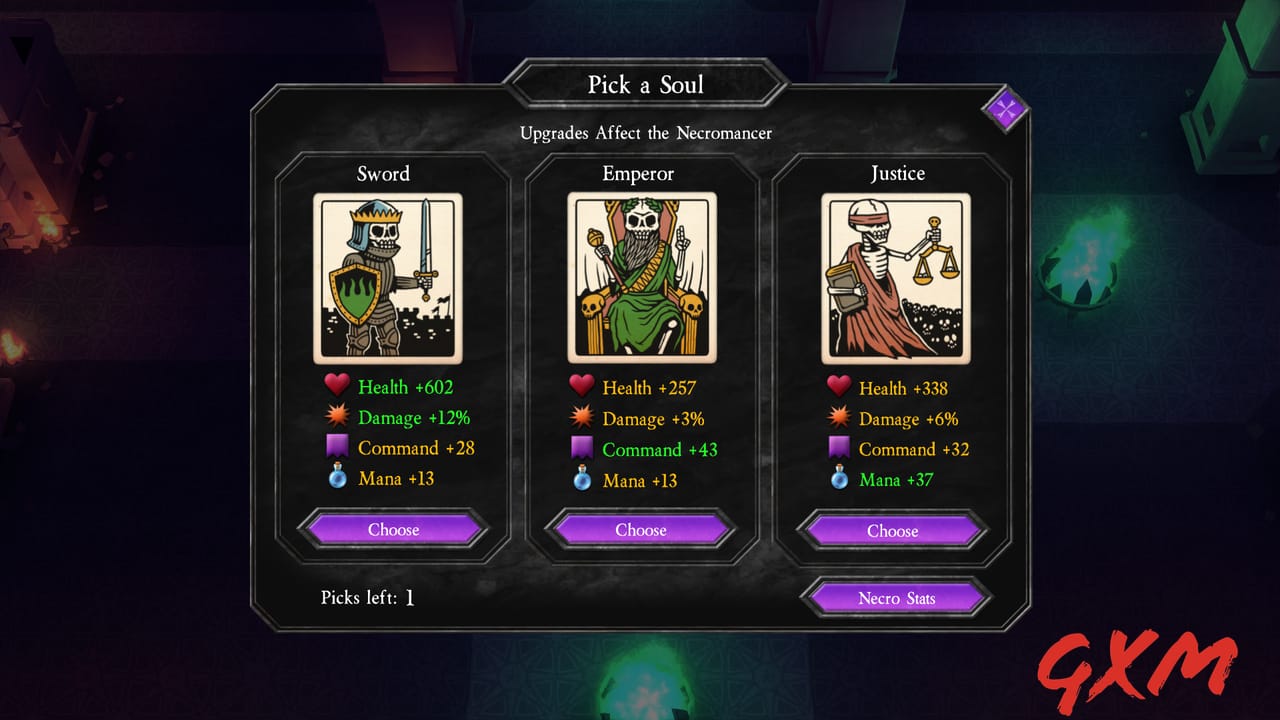Choose the Justice soul
Image resolution: width=1280 pixels, height=720 pixels.
point(891,530)
